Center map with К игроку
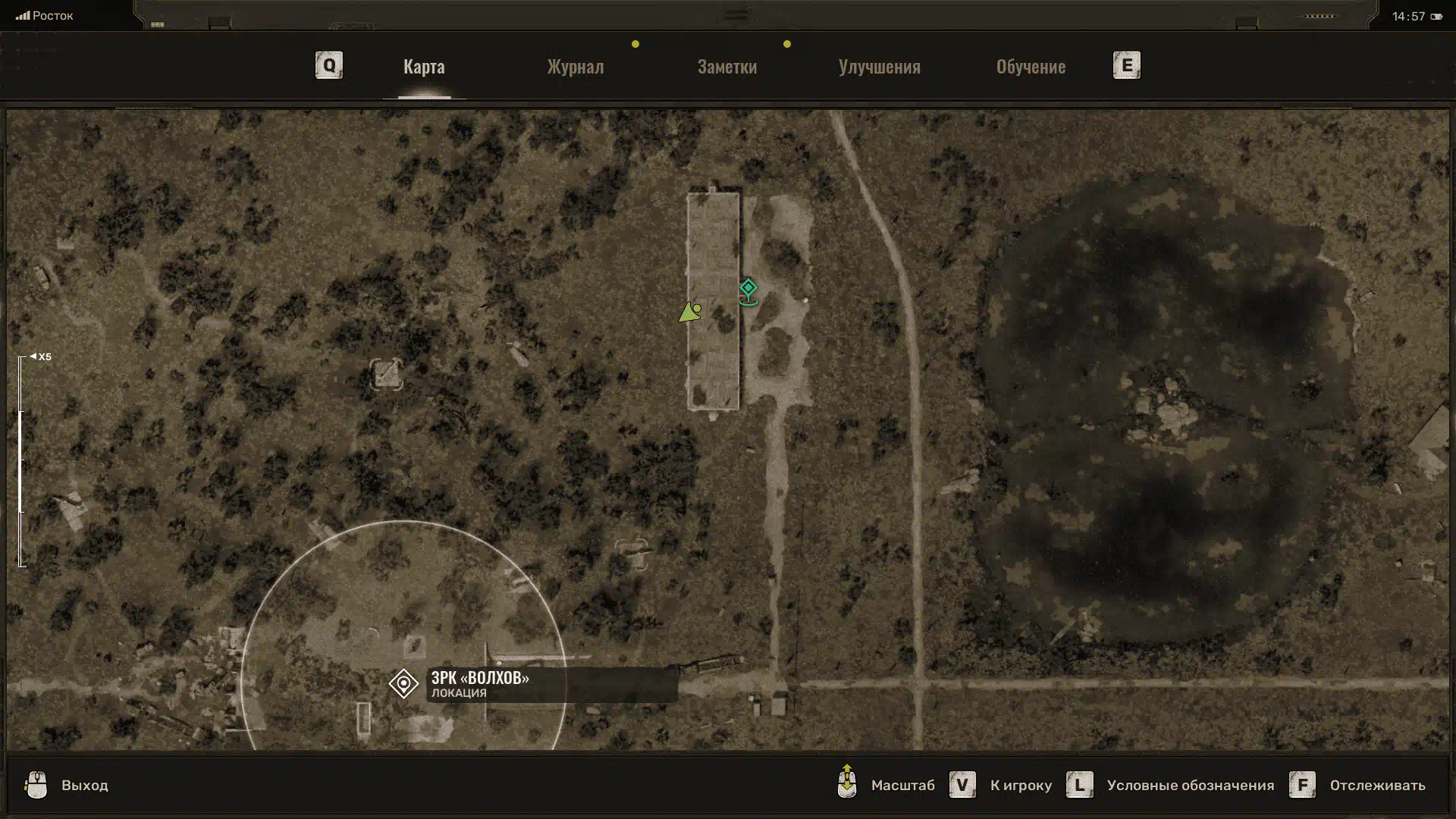The image size is (1456, 819). [1020, 785]
